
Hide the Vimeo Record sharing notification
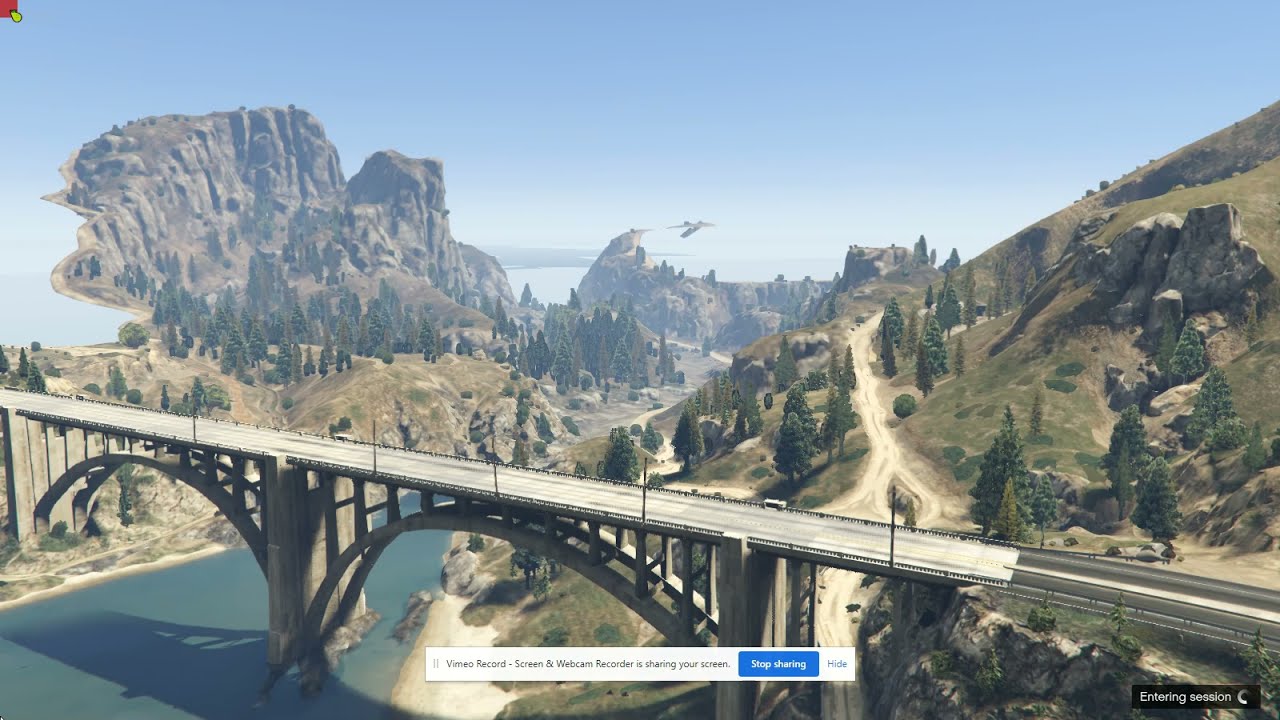837,664
